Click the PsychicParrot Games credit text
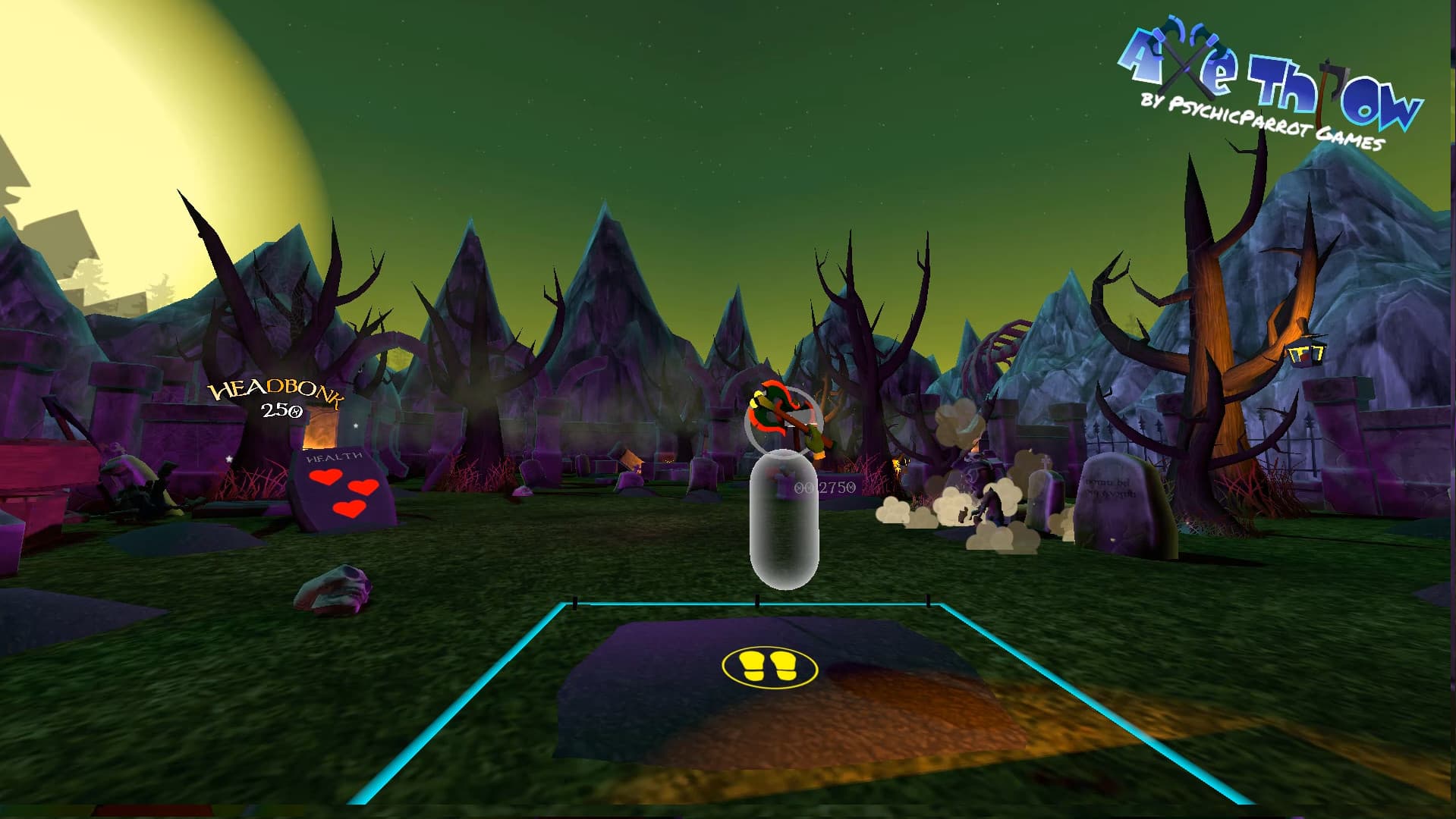The width and height of the screenshot is (1456, 819). coord(1259,124)
